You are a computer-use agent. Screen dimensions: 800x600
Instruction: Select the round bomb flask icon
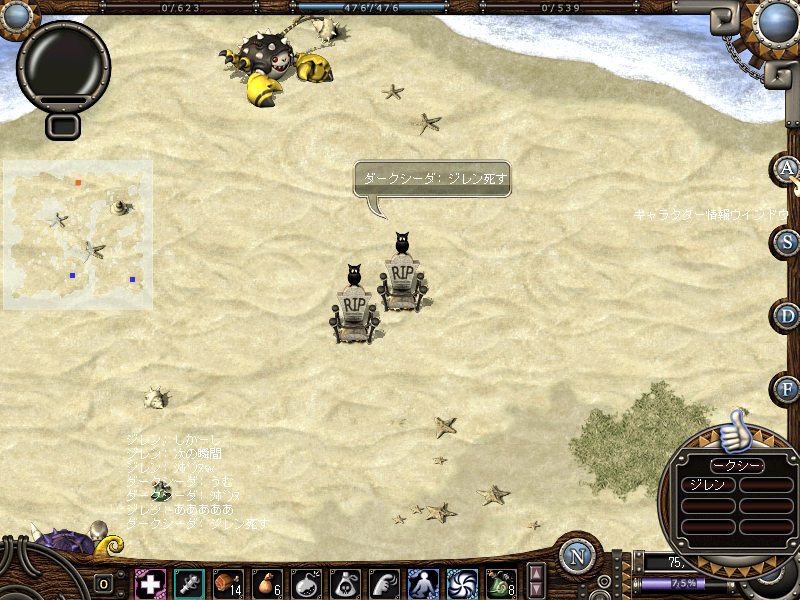306,583
